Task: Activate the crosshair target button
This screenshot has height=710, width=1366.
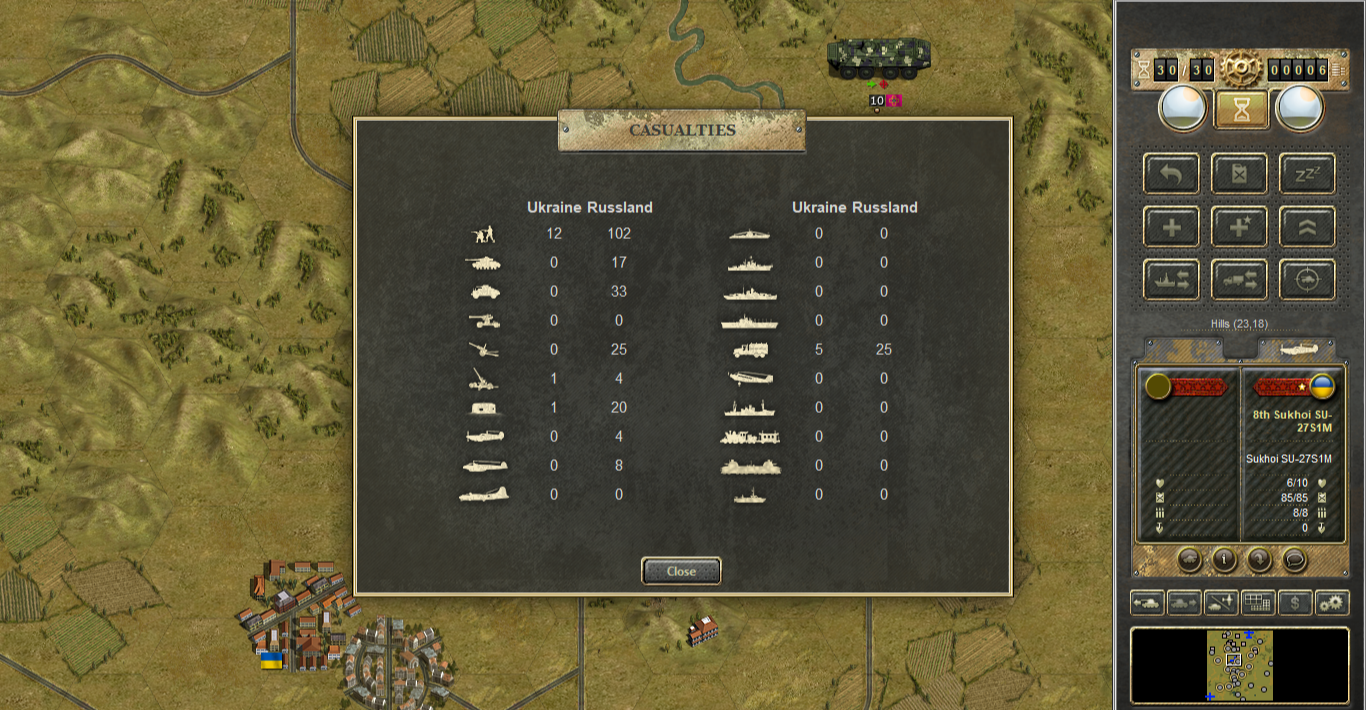Action: pyautogui.click(x=1307, y=279)
